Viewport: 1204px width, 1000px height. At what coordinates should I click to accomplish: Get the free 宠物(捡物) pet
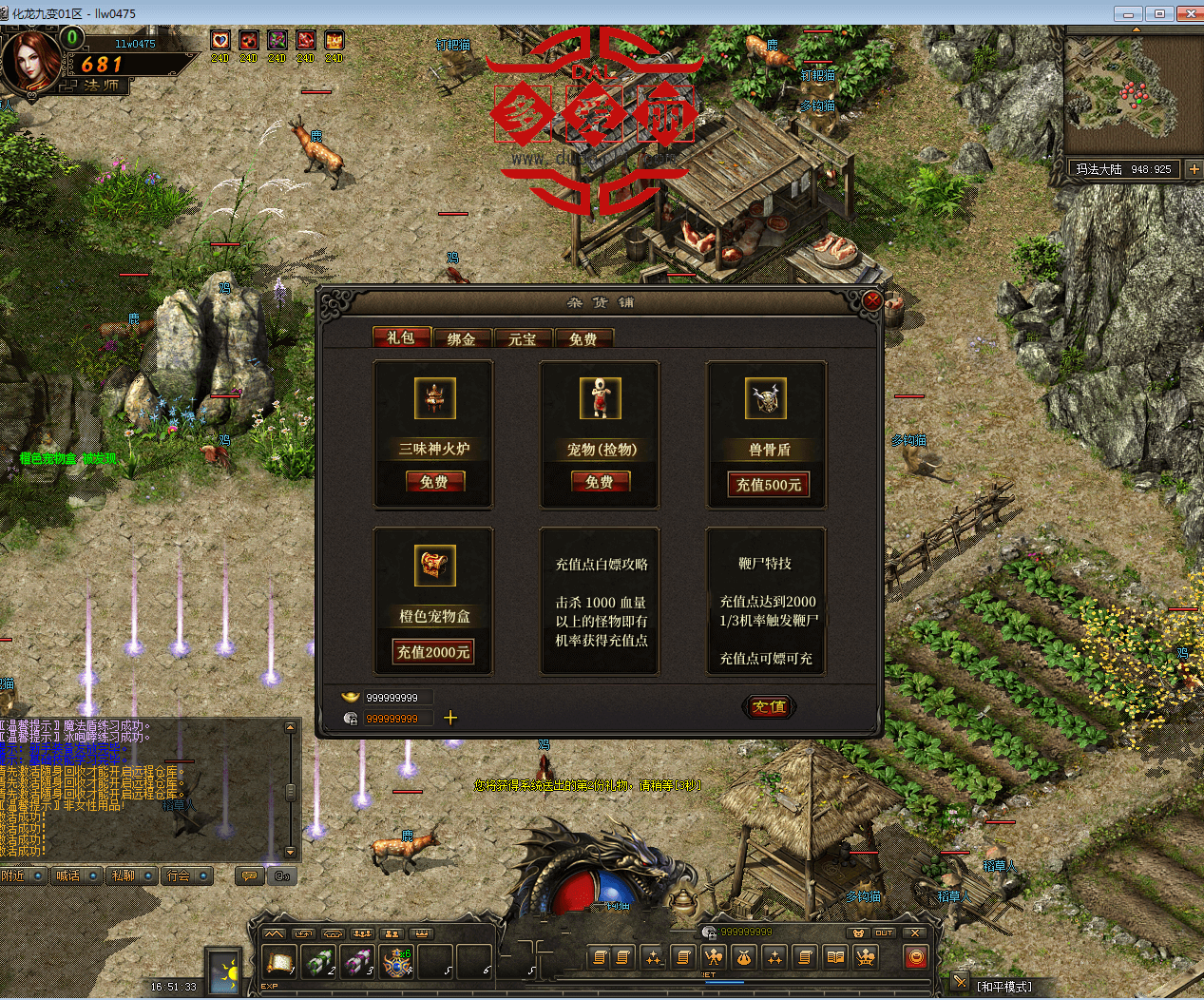[x=600, y=482]
